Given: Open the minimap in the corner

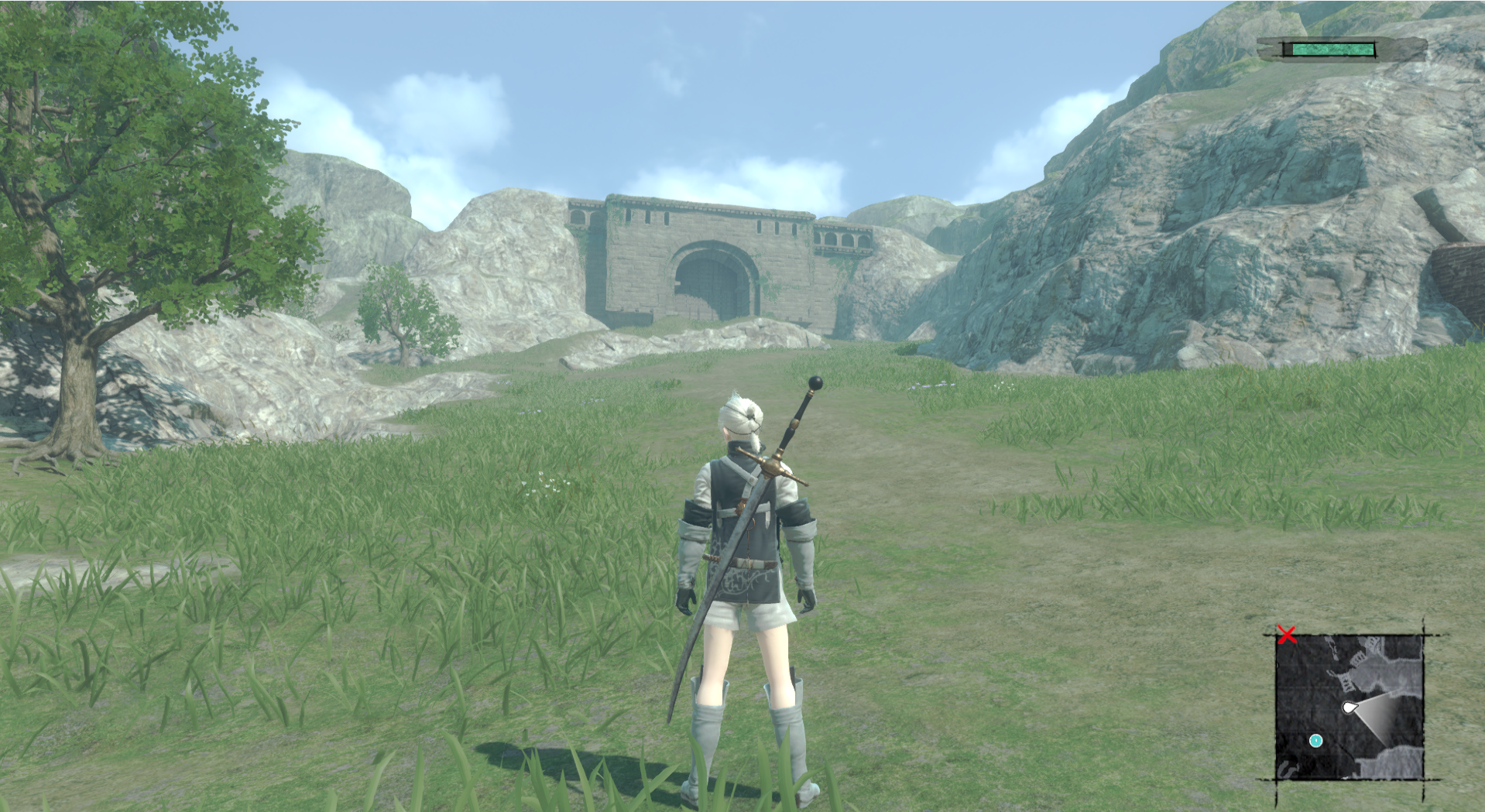Looking at the screenshot, I should [1350, 706].
